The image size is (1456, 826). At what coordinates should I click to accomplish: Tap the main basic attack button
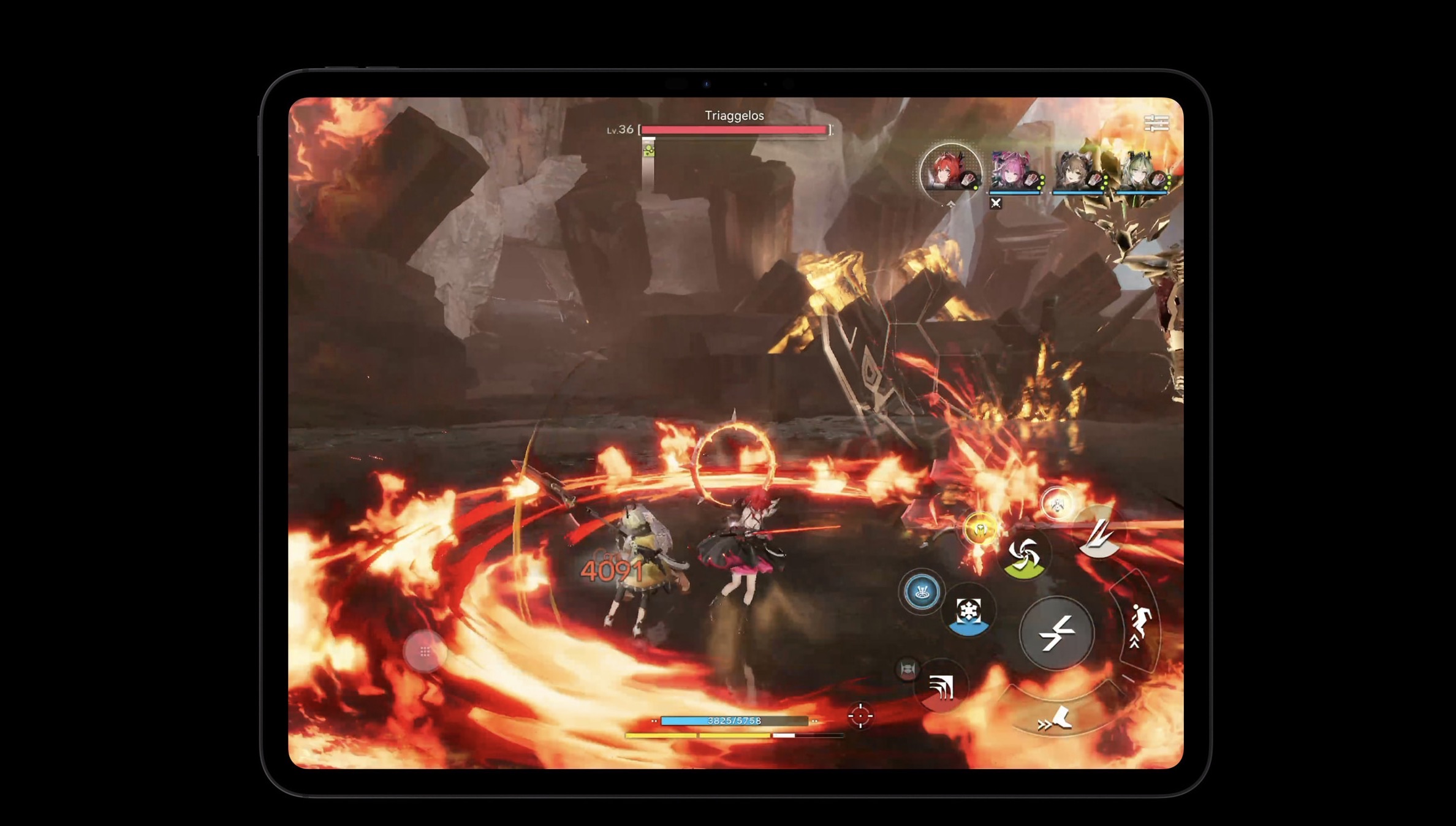(x=1056, y=632)
